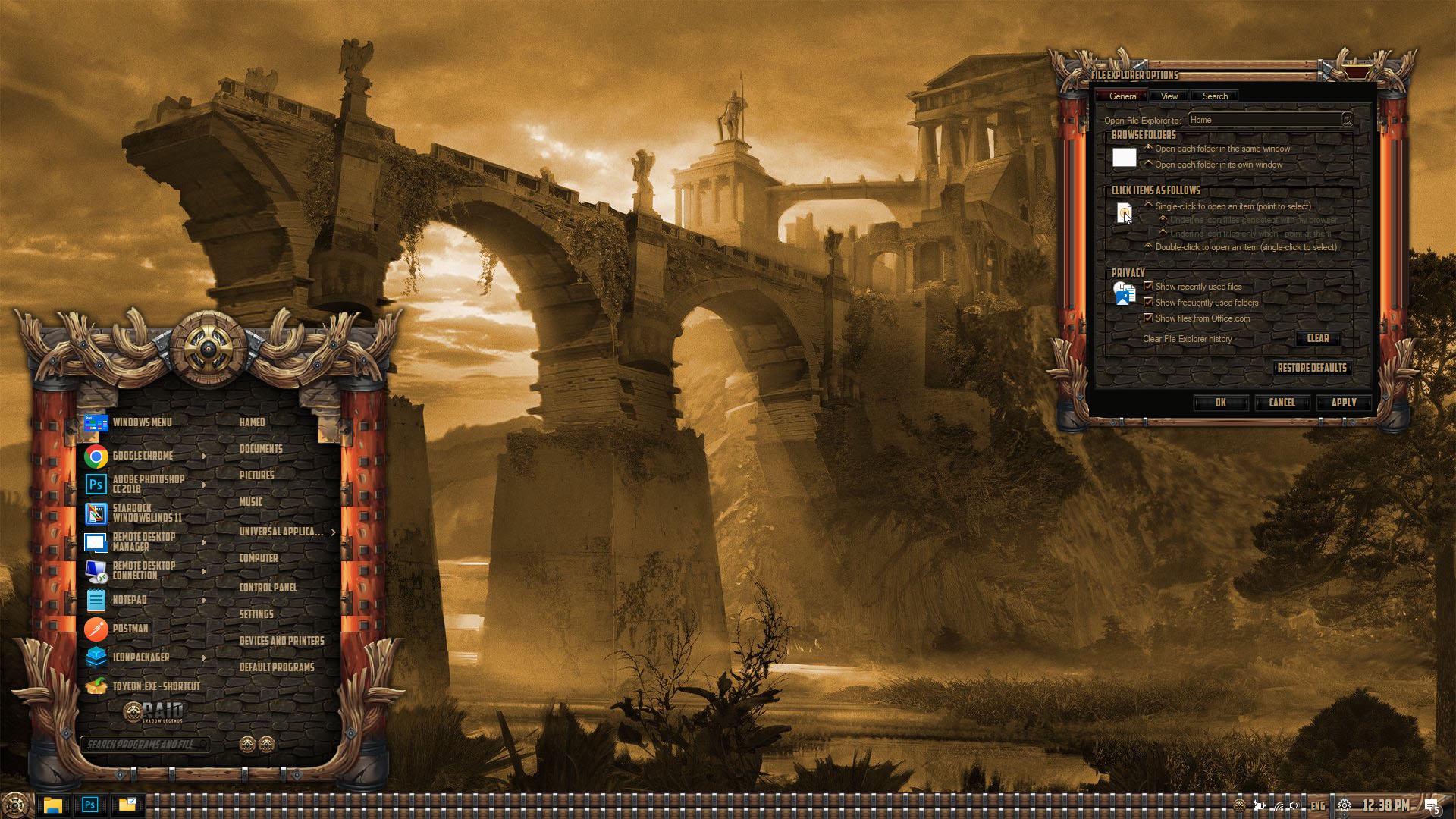Viewport: 1456px width, 819px height.
Task: Open the Documents folder link
Action: (261, 449)
